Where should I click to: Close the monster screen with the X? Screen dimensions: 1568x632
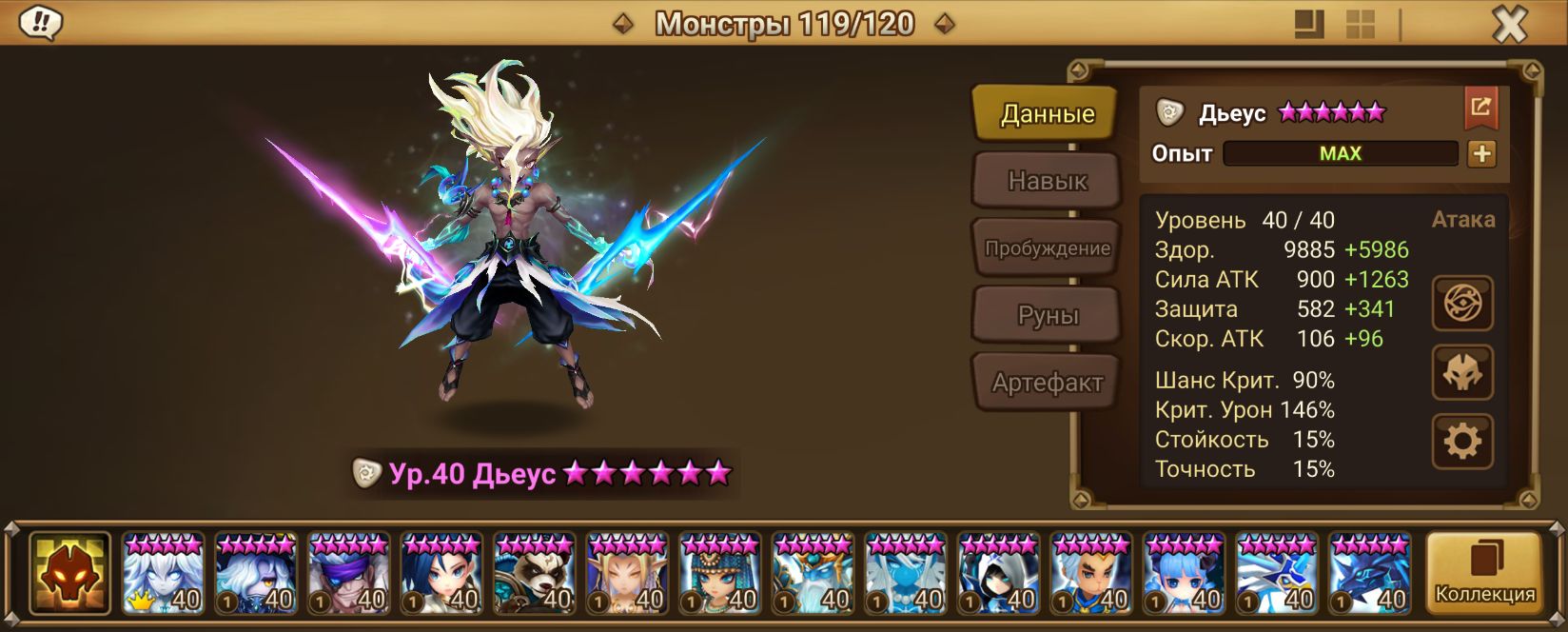click(x=1509, y=25)
